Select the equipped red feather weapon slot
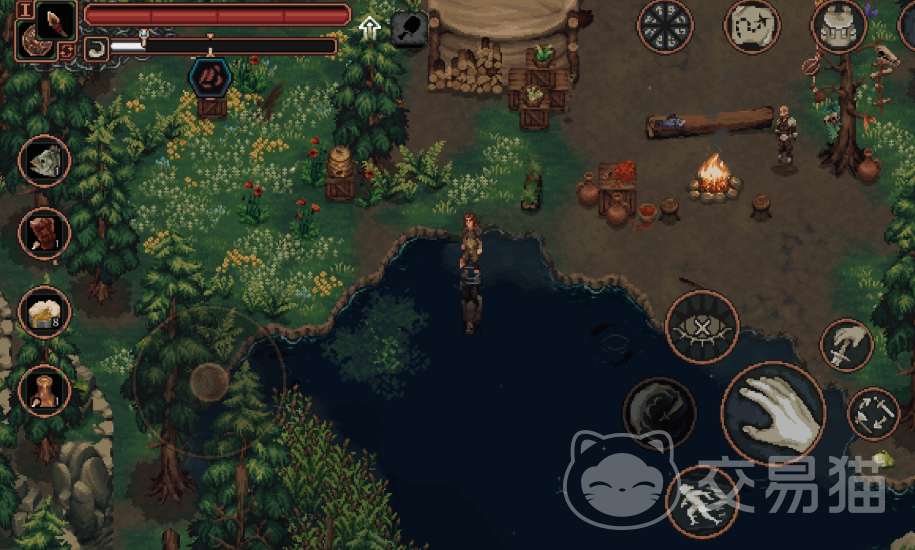915x550 pixels. [x=56, y=18]
